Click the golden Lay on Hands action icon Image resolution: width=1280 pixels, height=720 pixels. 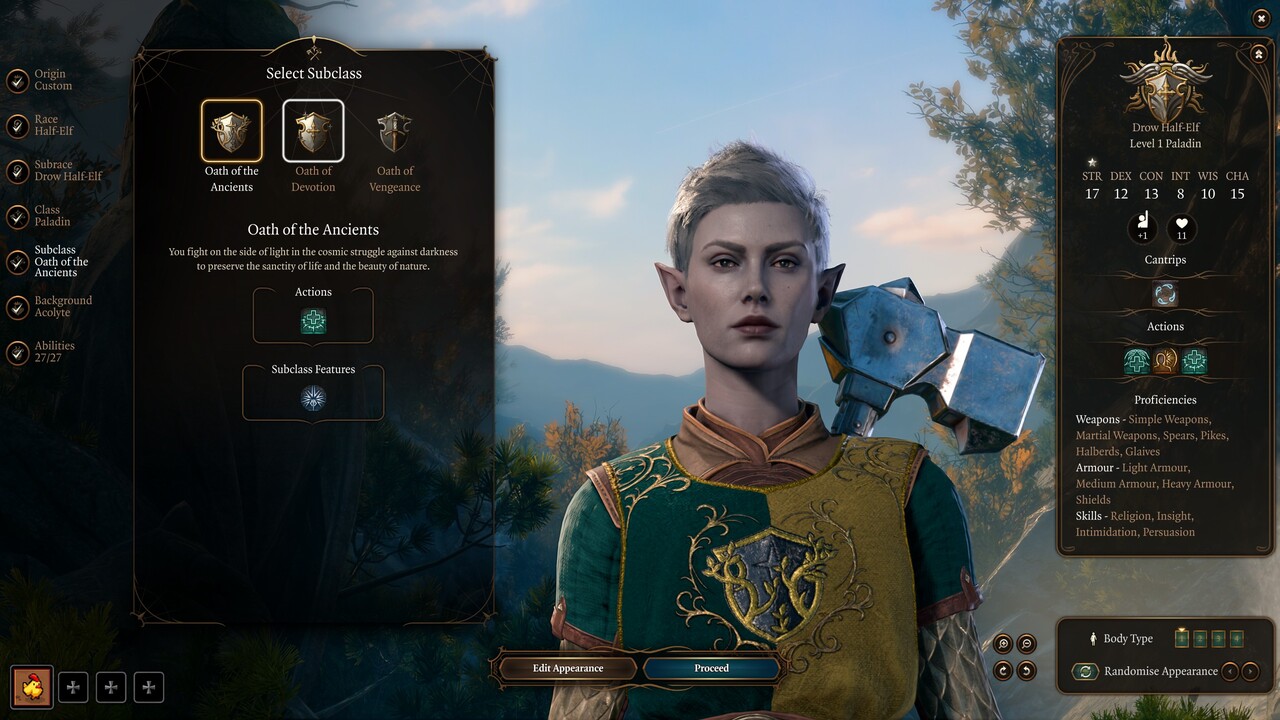pyautogui.click(x=1165, y=360)
